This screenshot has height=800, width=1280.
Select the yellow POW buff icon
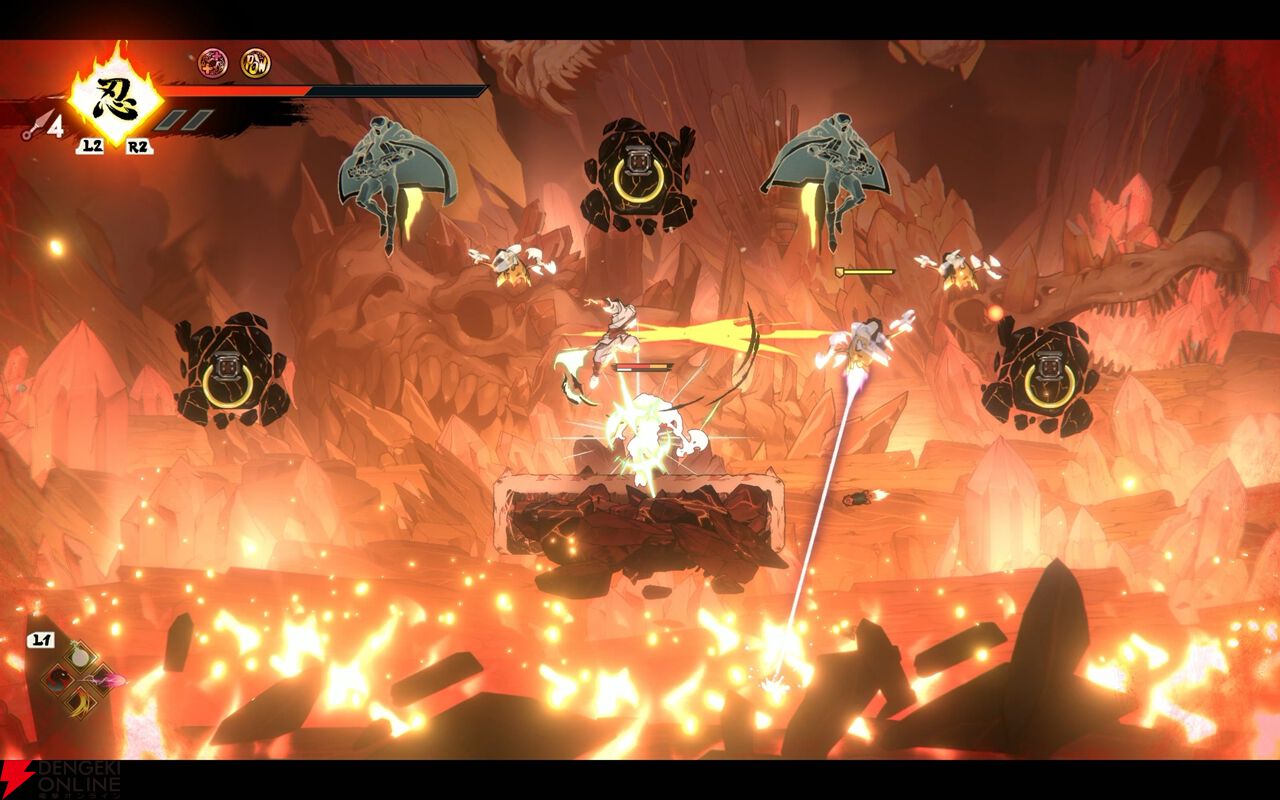click(x=255, y=64)
